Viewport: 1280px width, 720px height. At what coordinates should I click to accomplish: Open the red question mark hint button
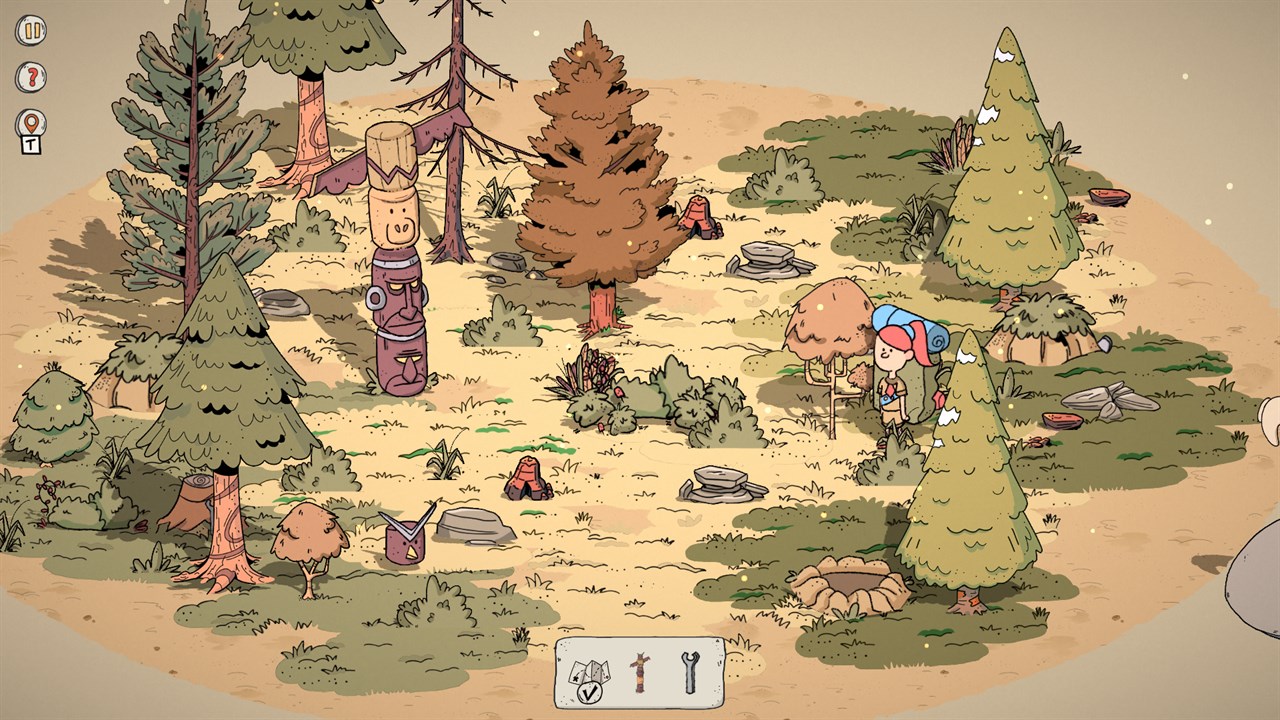tap(31, 77)
